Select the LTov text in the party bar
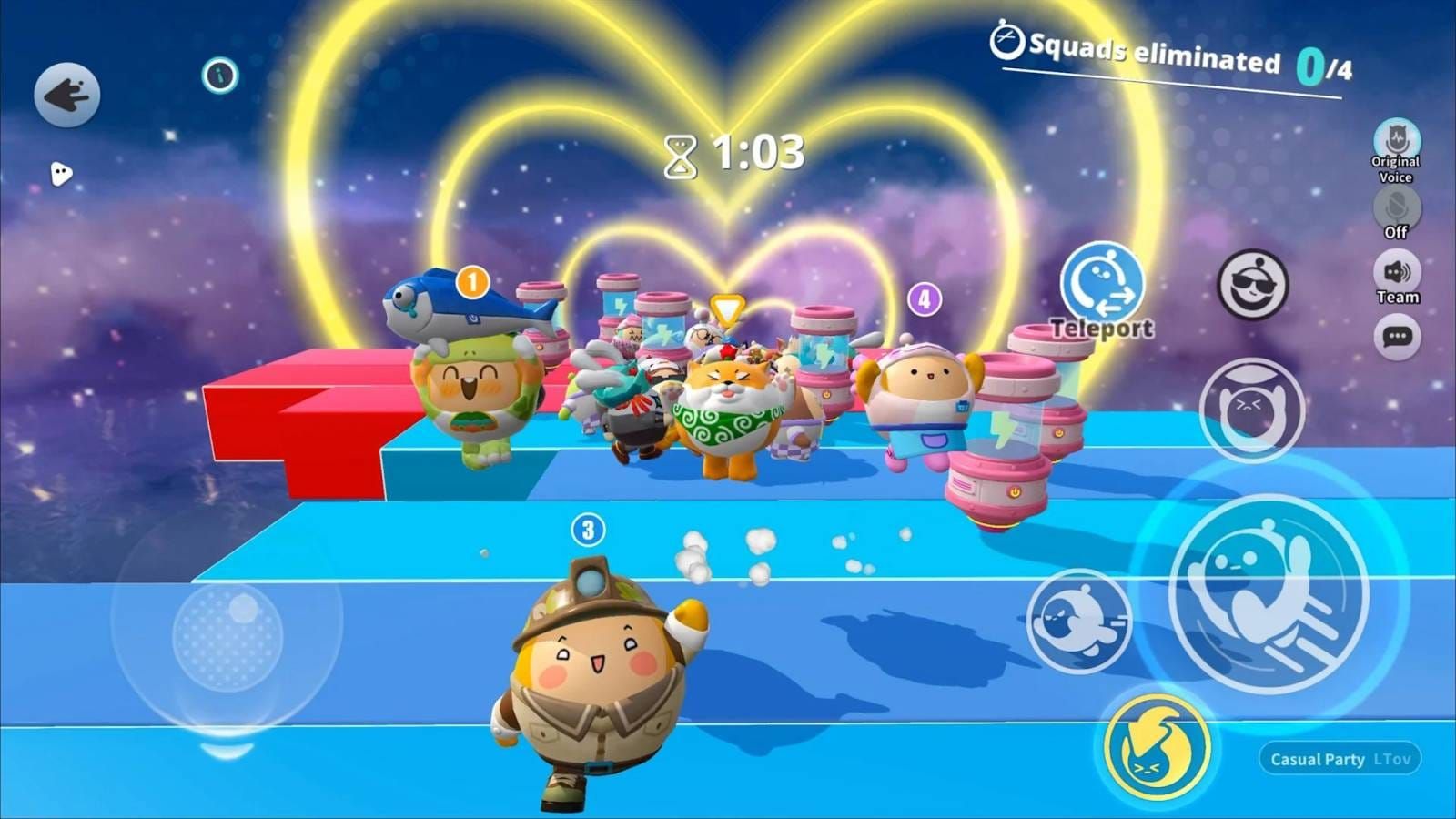Viewport: 1456px width, 819px height. (x=1394, y=758)
